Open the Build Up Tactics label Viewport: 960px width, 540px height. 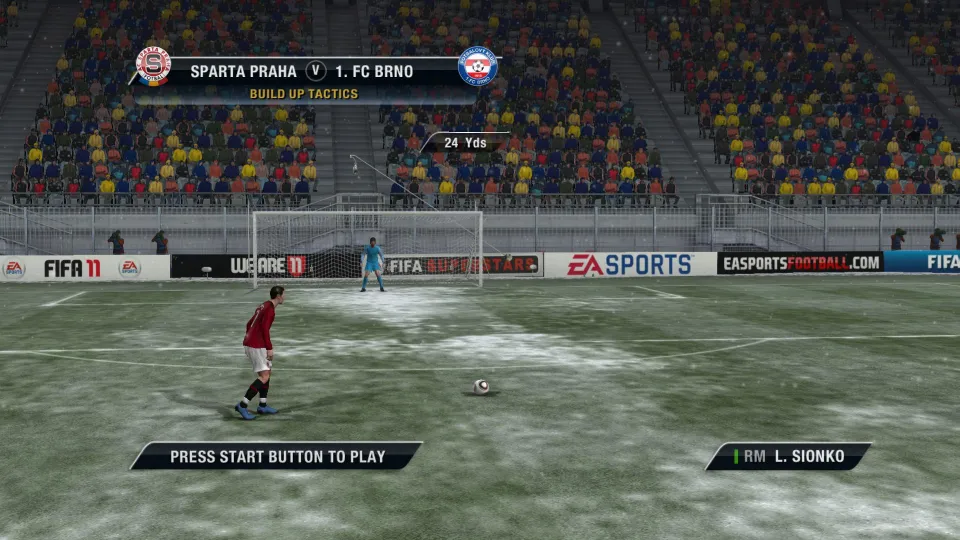point(304,94)
